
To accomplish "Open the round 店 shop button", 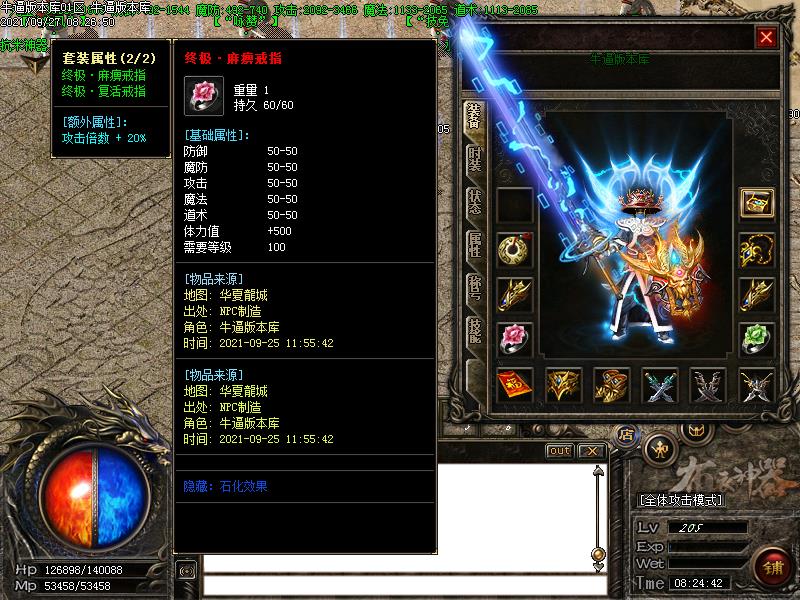I will (626, 435).
